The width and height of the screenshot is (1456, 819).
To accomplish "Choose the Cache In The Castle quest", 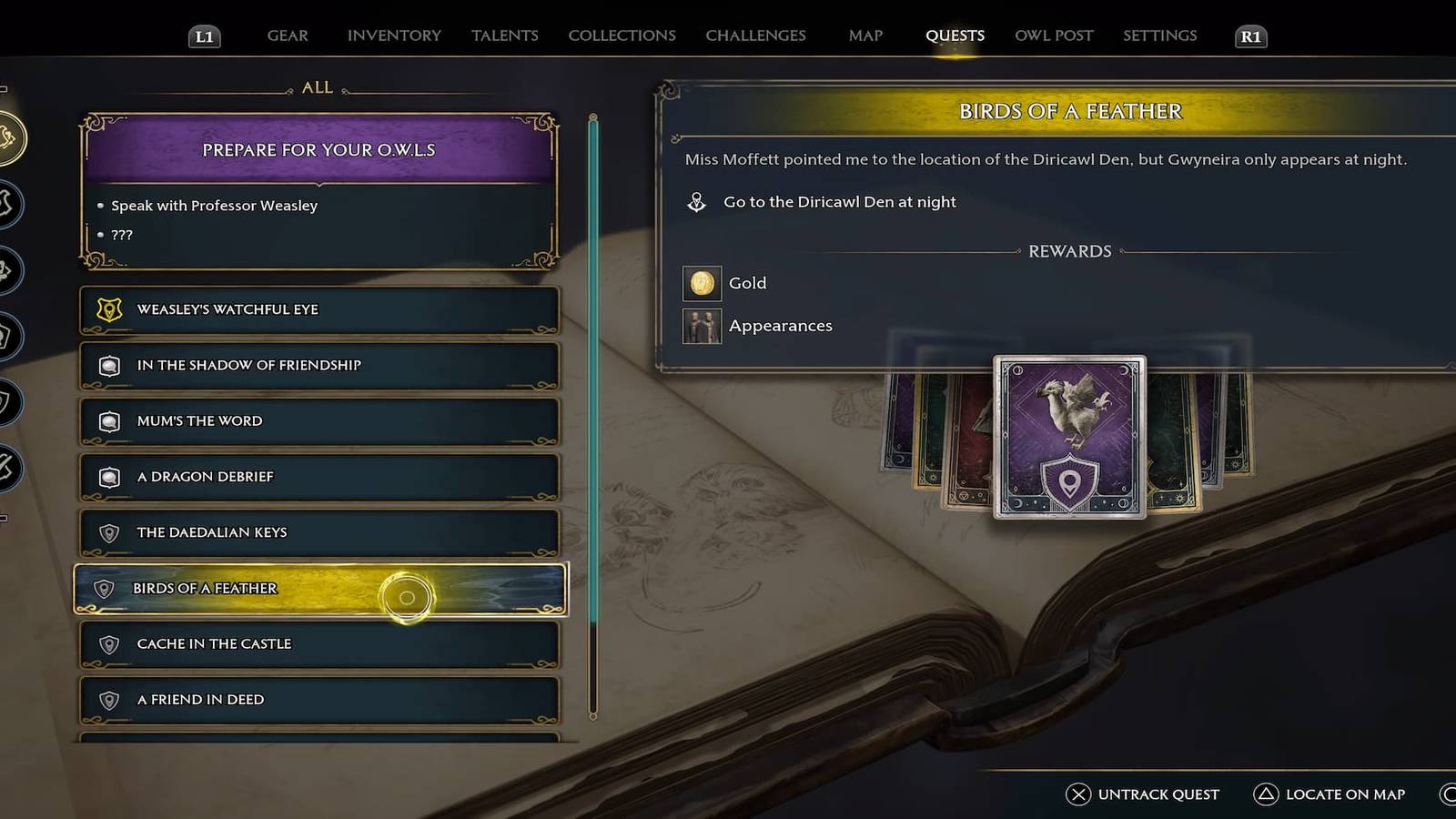I will point(318,644).
